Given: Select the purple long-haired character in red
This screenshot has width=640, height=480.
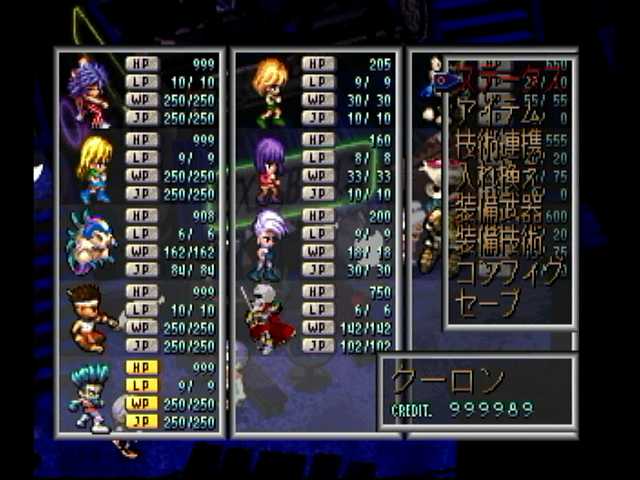Looking at the screenshot, I should click(270, 168).
